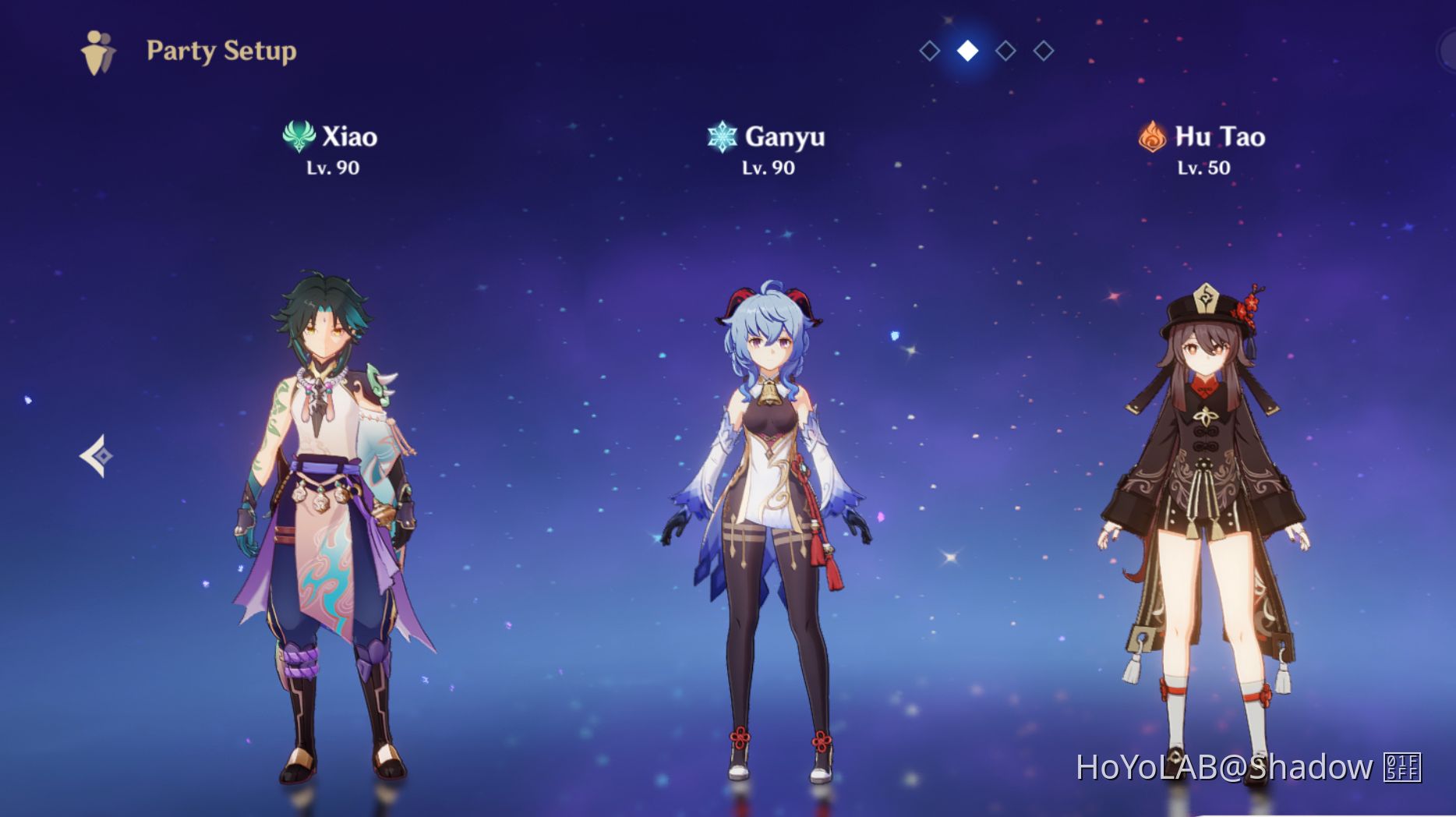This screenshot has width=1456, height=817.
Task: Switch to the fourth diamond slot indicator
Action: click(x=1042, y=51)
